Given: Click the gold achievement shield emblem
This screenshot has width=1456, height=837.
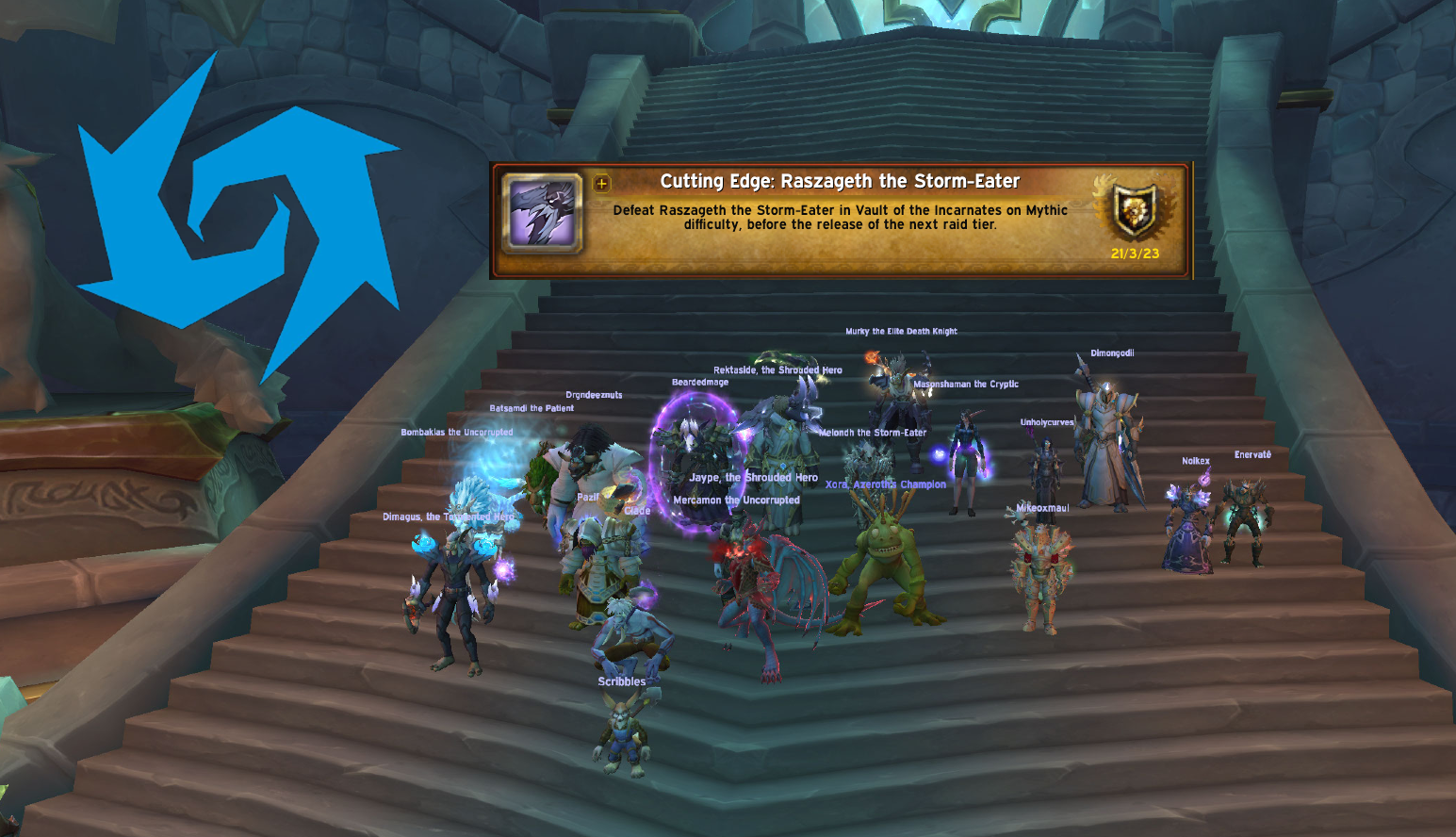Looking at the screenshot, I should tap(1135, 210).
